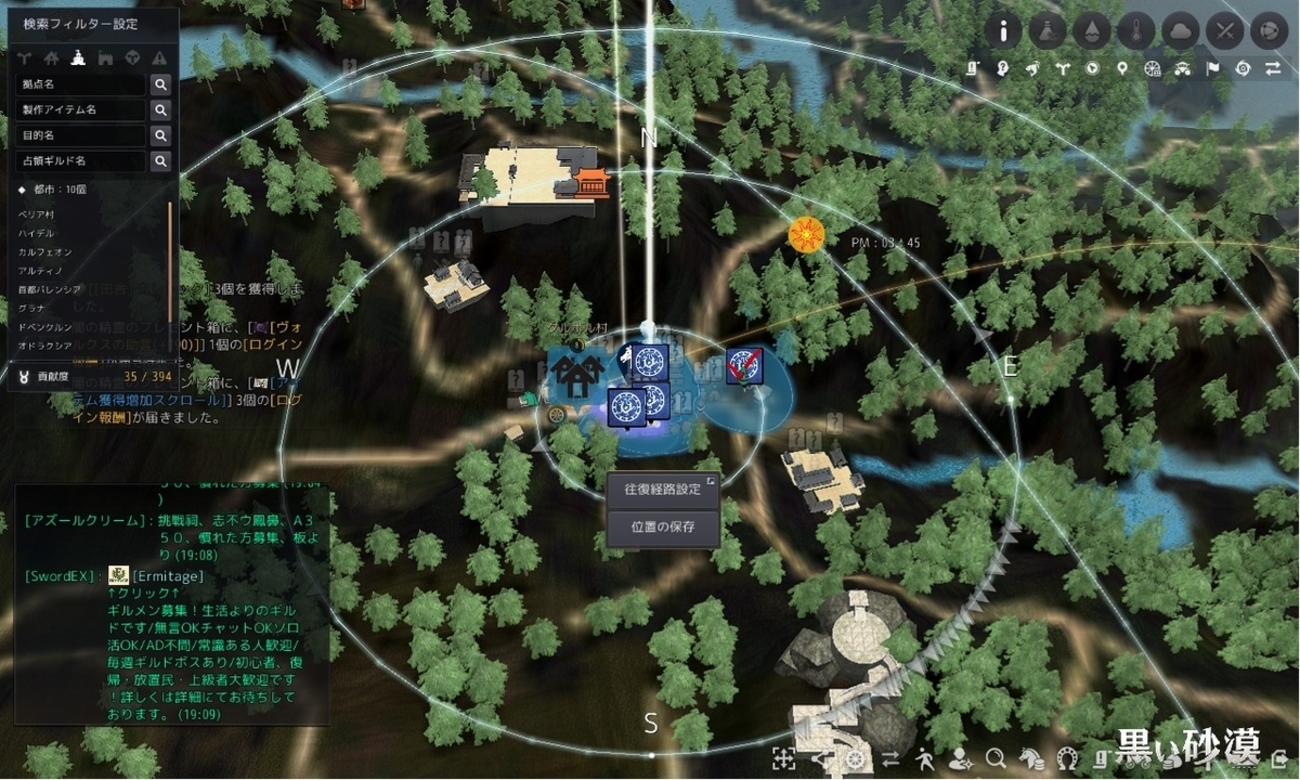
Task: Click the magnifying glass icon in bottom toolbar
Action: 995,757
